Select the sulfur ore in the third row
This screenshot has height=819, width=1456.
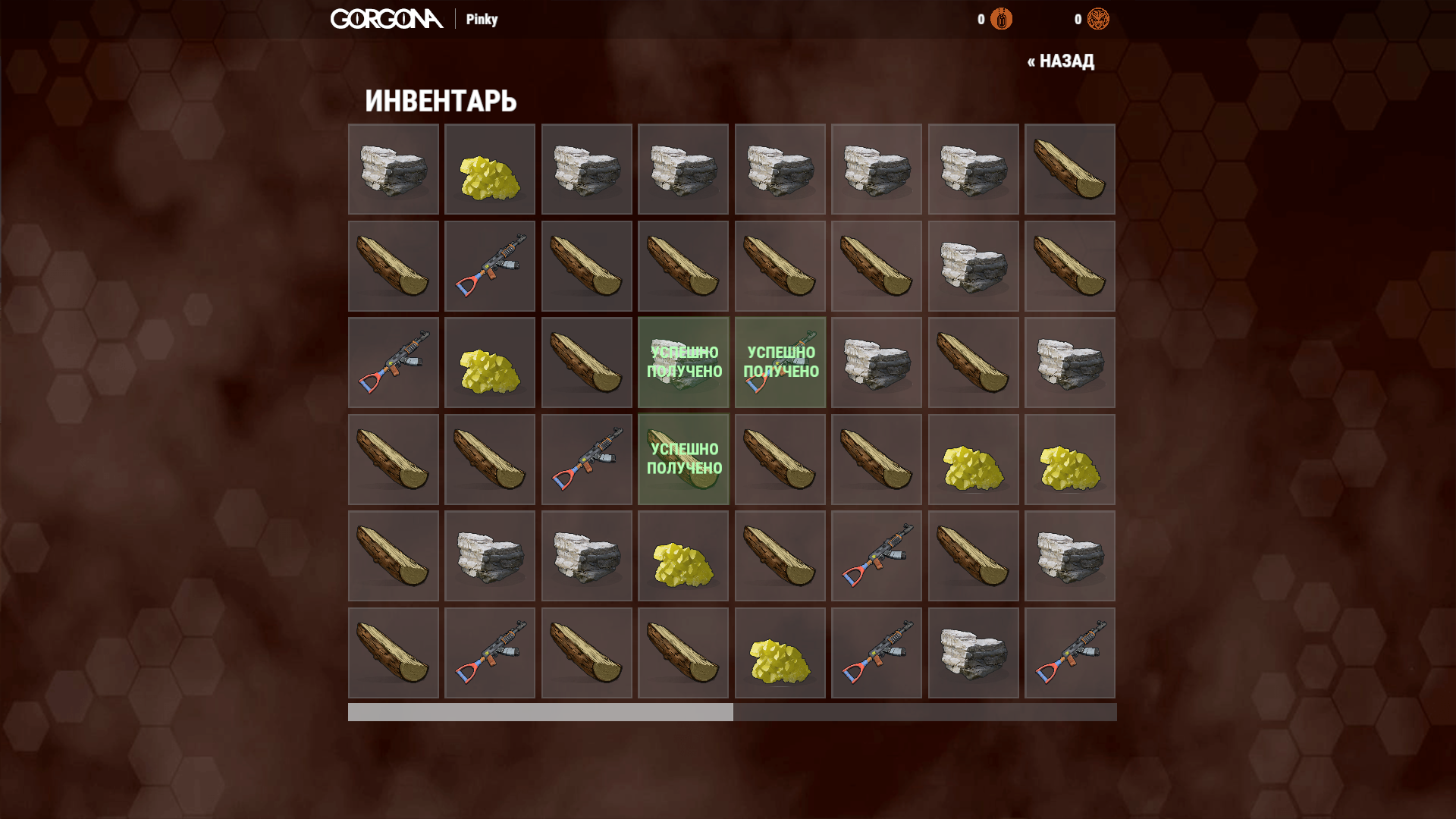coord(490,362)
